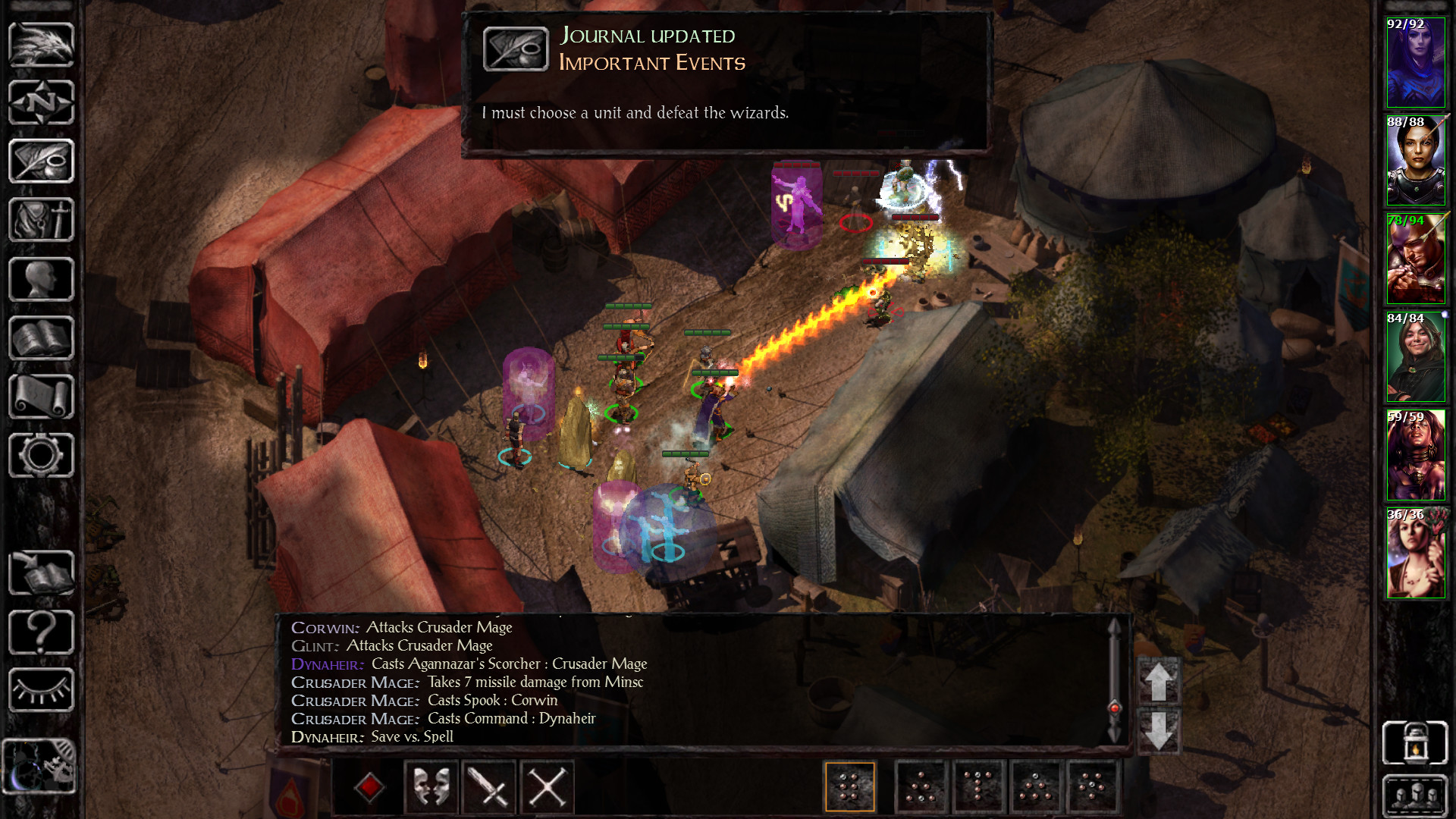1456x819 pixels.
Task: View the character record sheet
Action: 41,278
